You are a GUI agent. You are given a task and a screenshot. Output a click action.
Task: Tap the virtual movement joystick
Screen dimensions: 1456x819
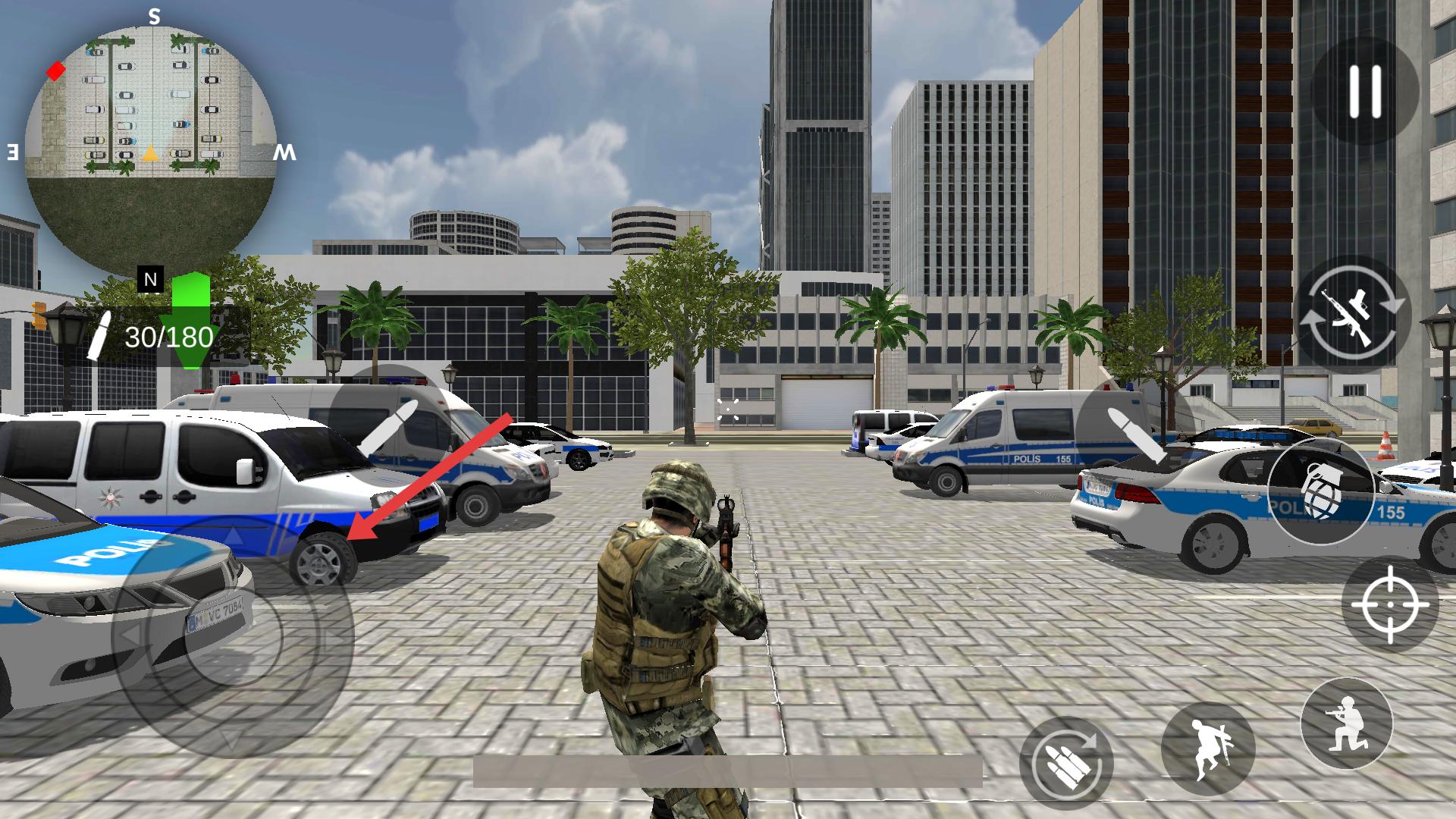pyautogui.click(x=234, y=637)
